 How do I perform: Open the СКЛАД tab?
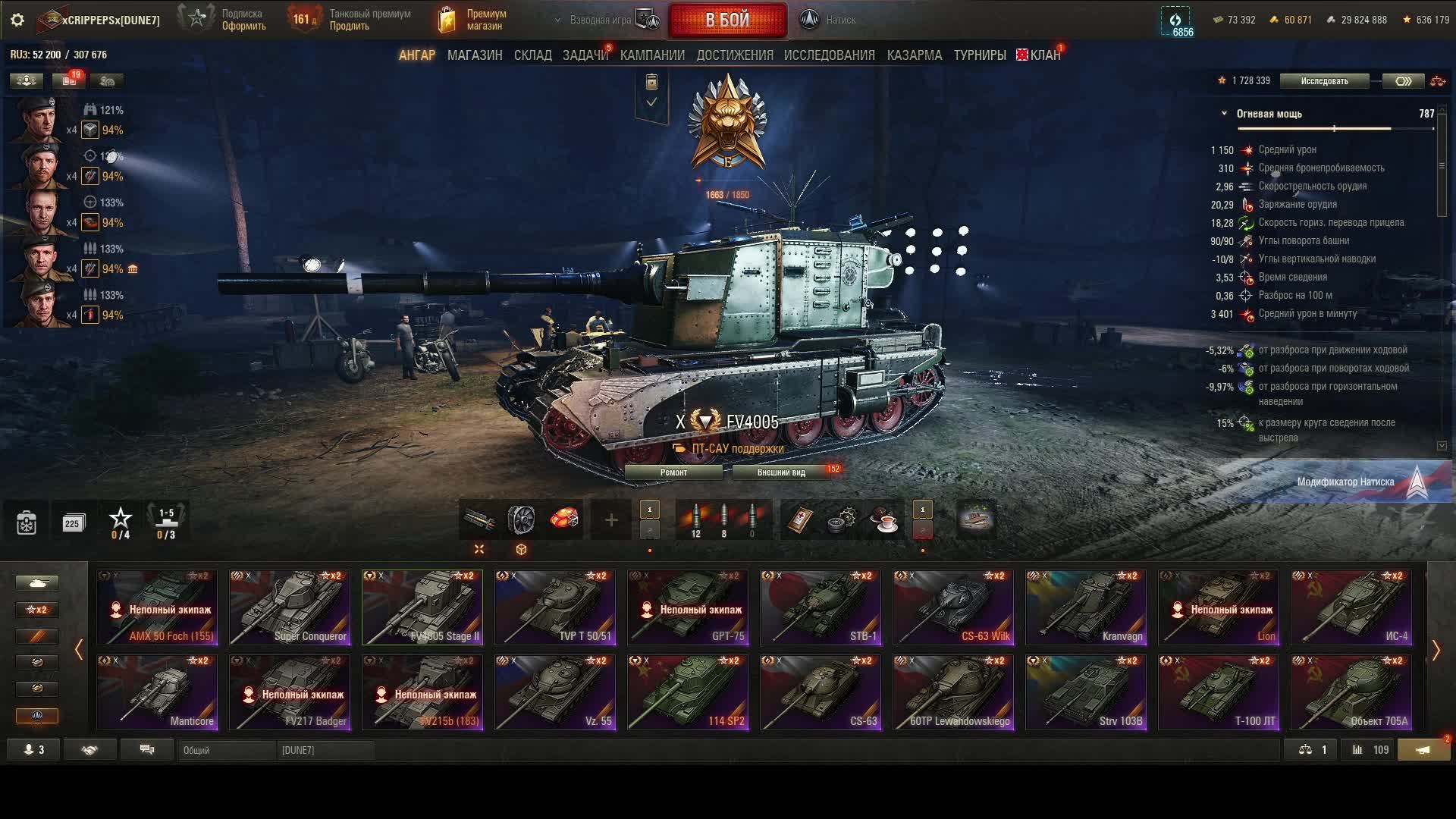point(532,55)
